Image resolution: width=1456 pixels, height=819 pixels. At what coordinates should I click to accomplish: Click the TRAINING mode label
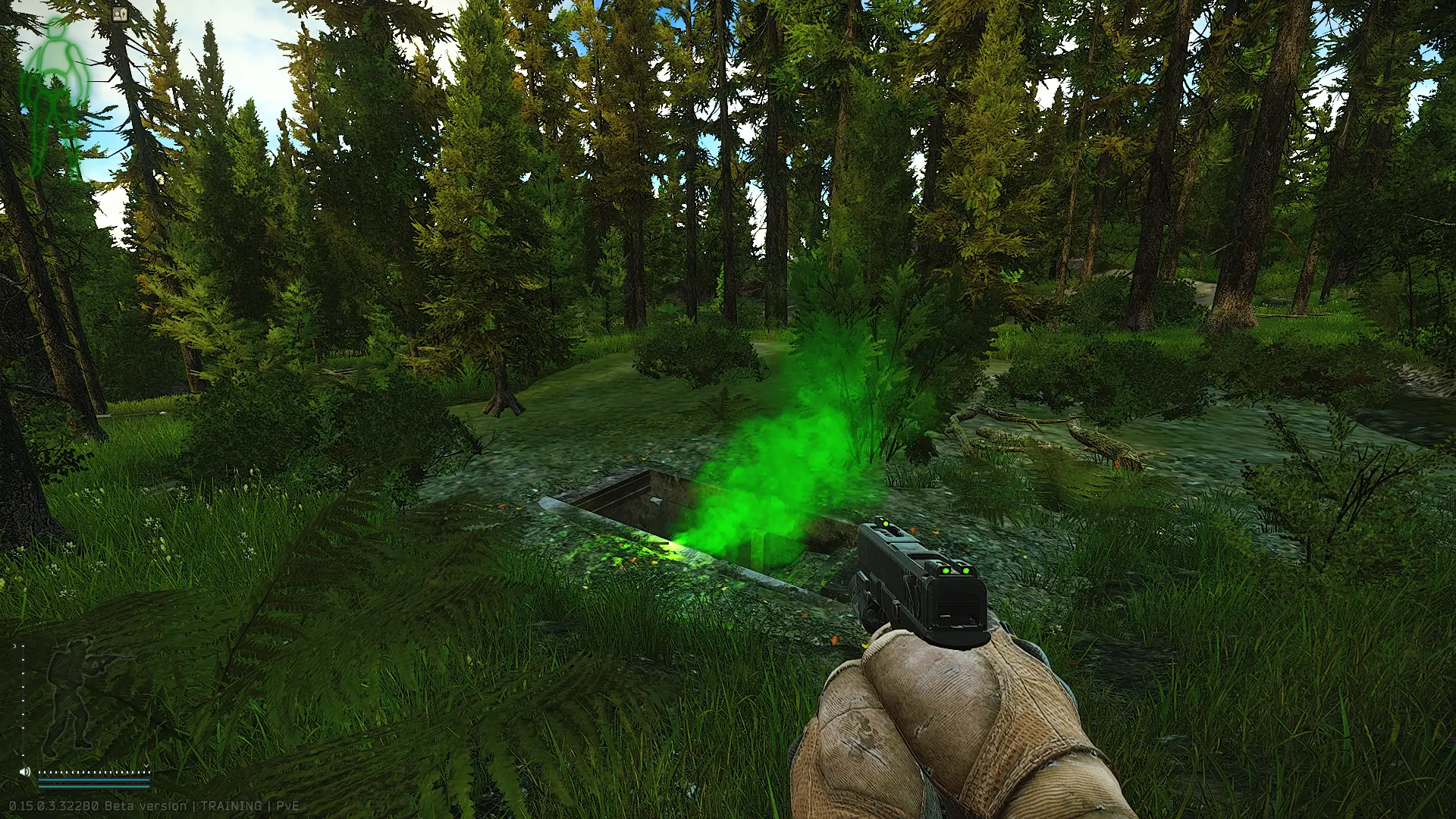(x=233, y=806)
